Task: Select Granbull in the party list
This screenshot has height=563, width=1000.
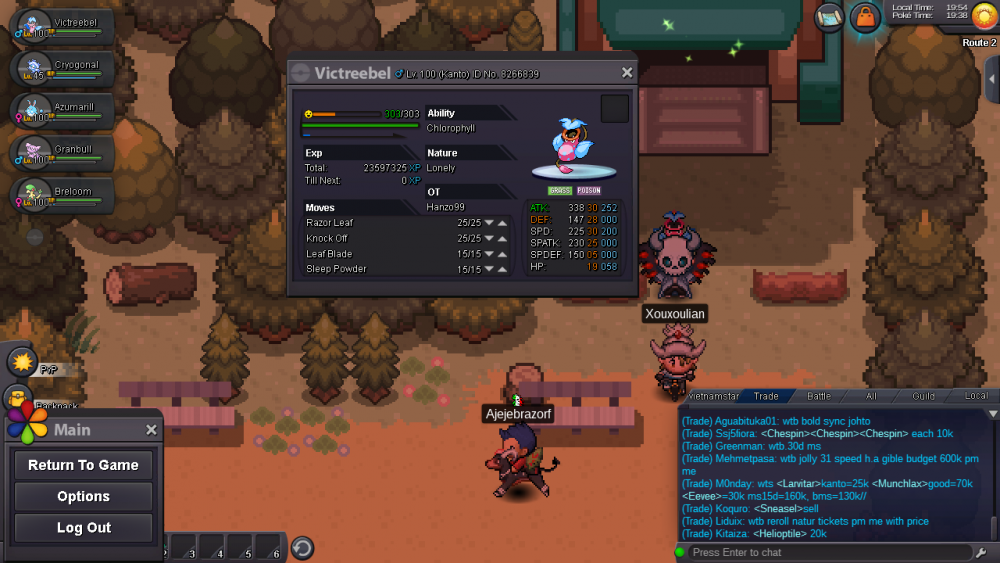Action: tap(64, 152)
